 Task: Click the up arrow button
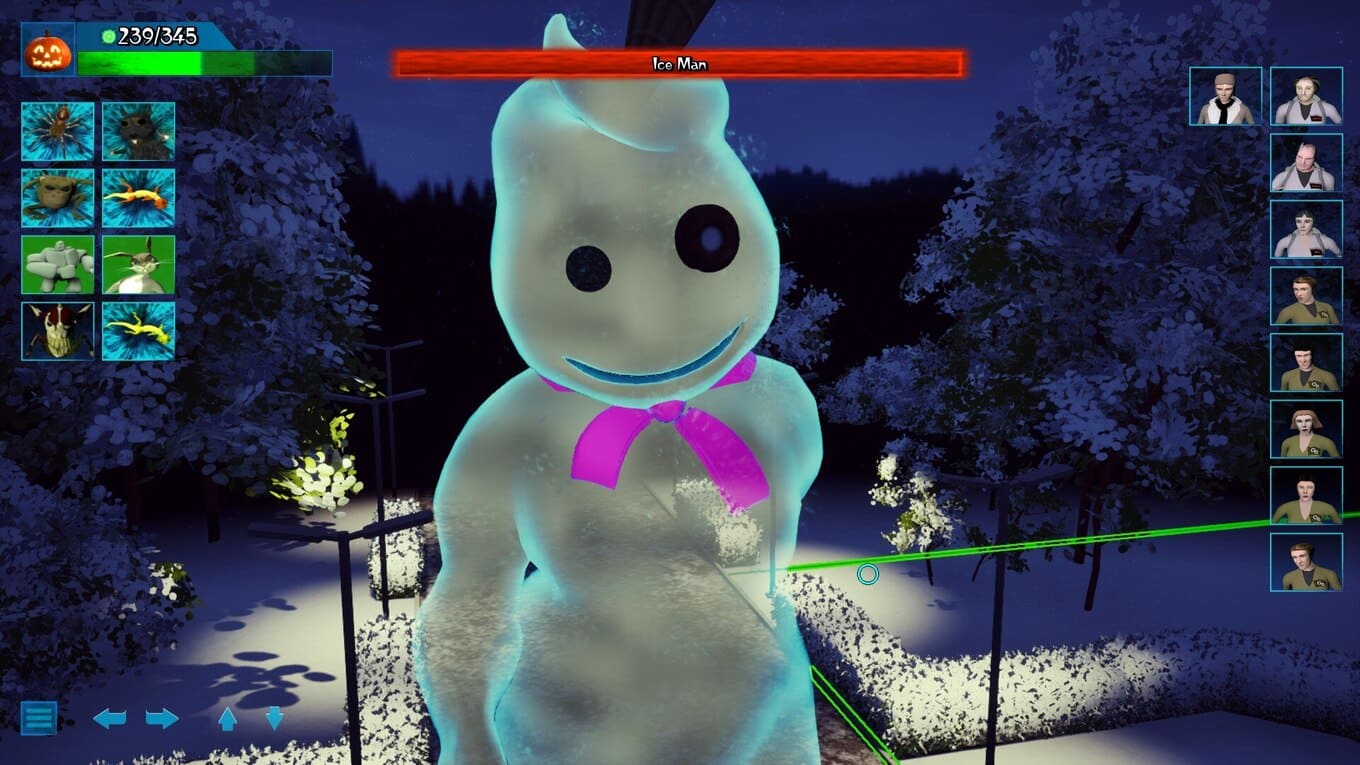pos(227,718)
